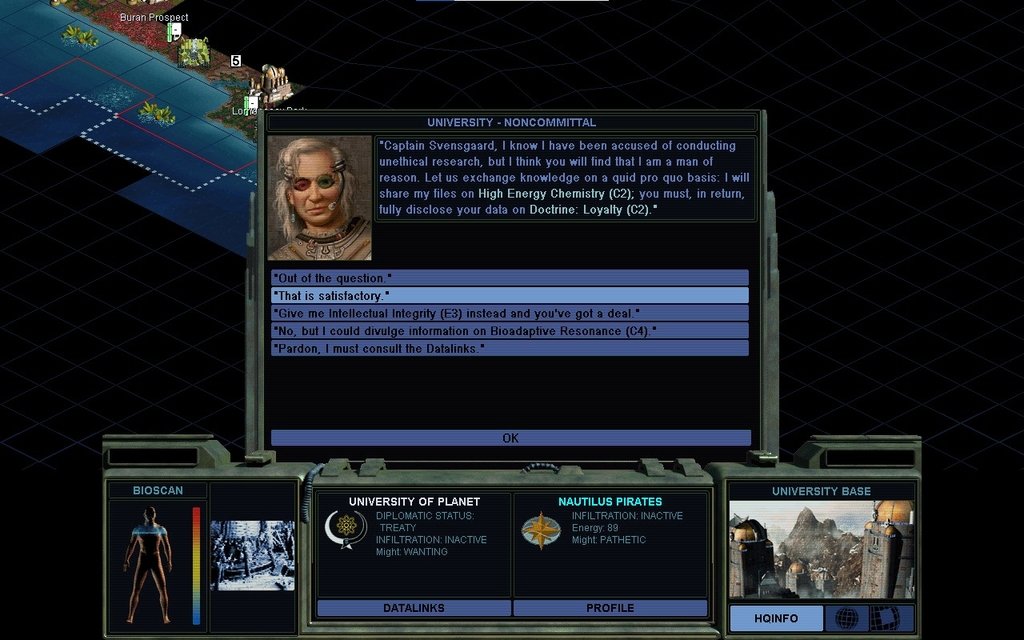Select the Nautilus Pirates compass emblem
Screen dimensions: 1024x640
point(541,530)
